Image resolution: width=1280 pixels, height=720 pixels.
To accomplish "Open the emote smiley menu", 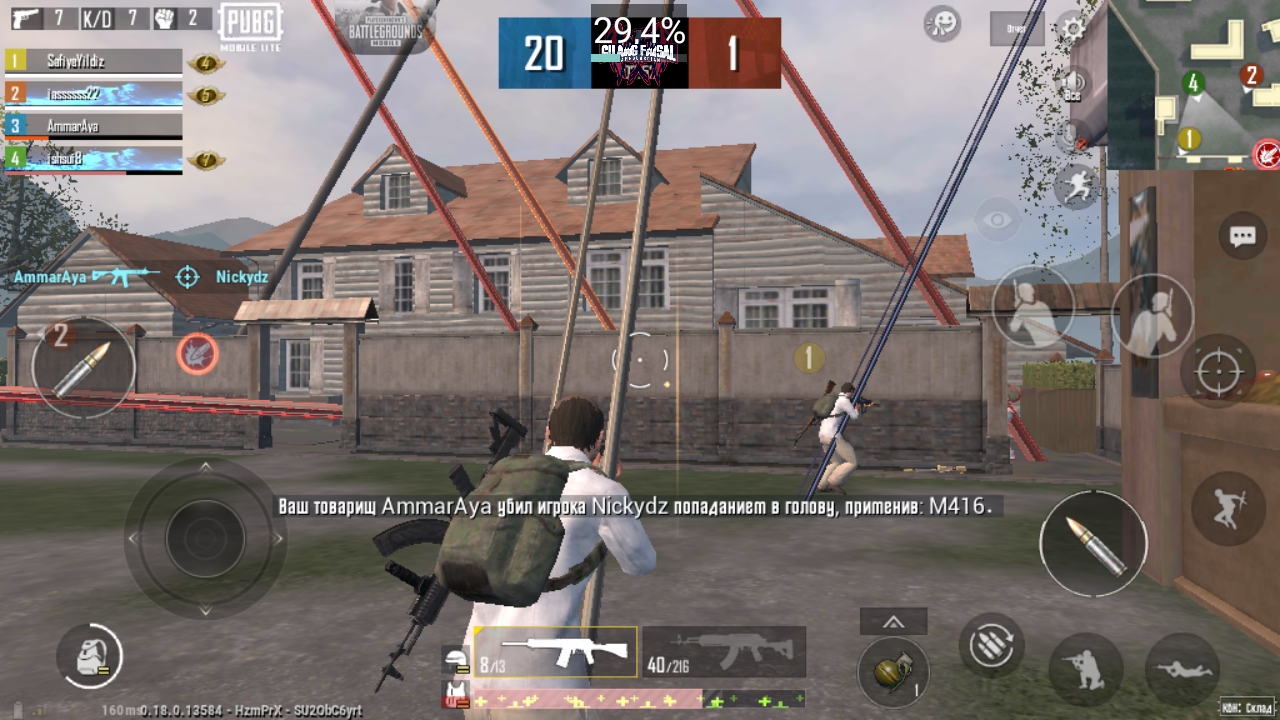I will click(942, 23).
